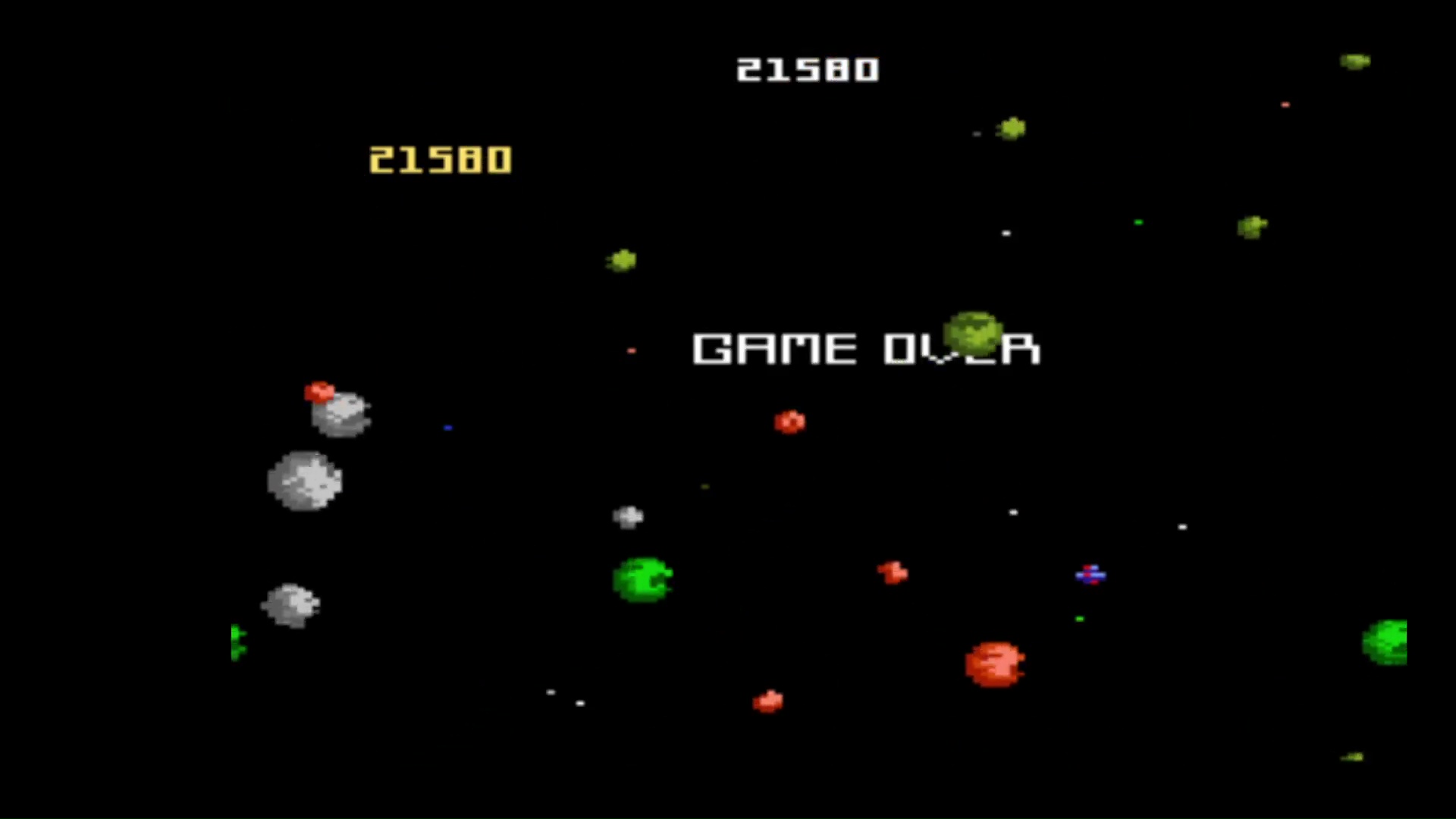This screenshot has height=819, width=1456.
Task: Click the GAME OVER message text
Action: [x=864, y=349]
